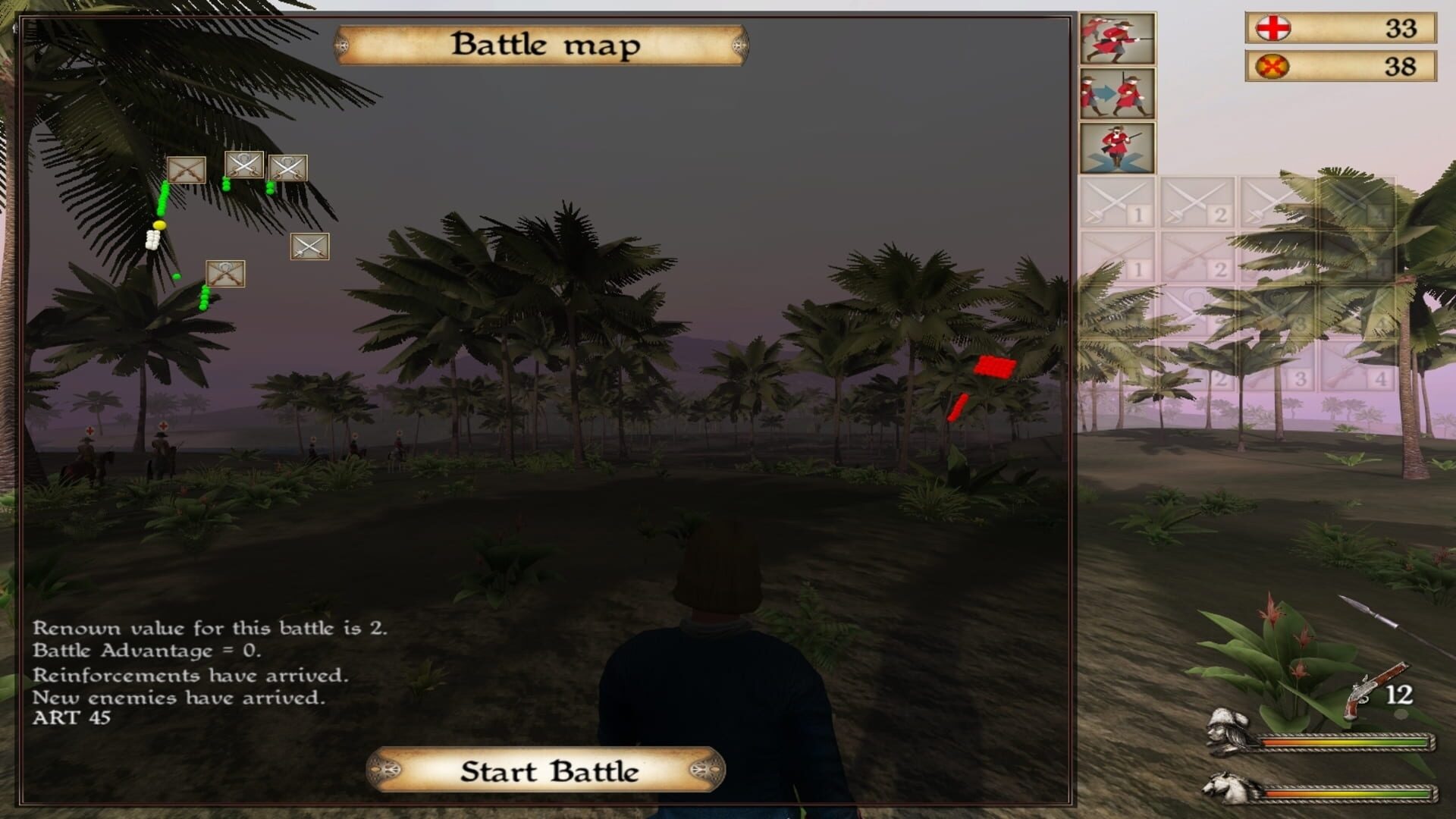Click the lone crossed swords flag on map

tap(311, 246)
